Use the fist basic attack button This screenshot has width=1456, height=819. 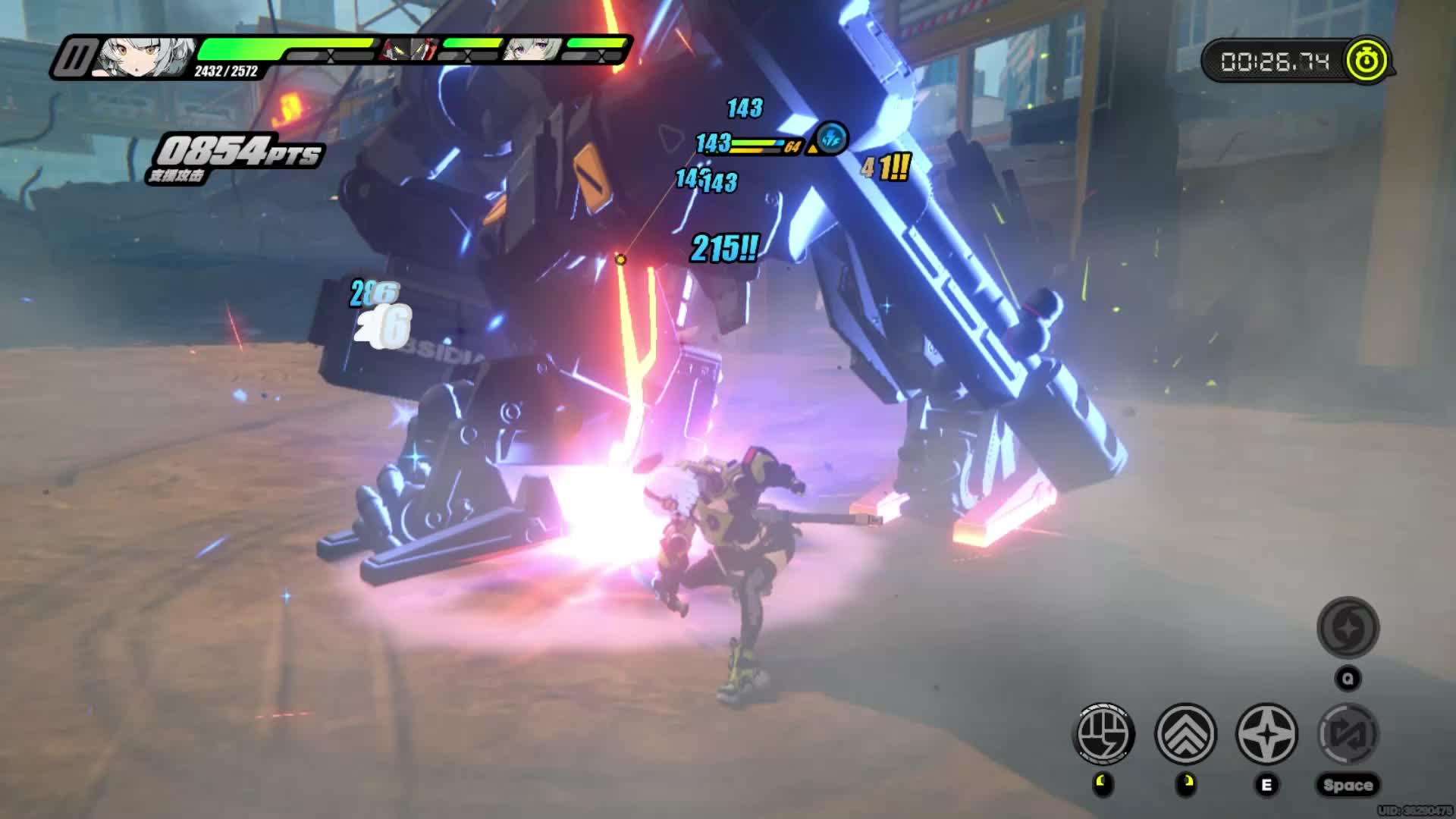[x=1104, y=733]
